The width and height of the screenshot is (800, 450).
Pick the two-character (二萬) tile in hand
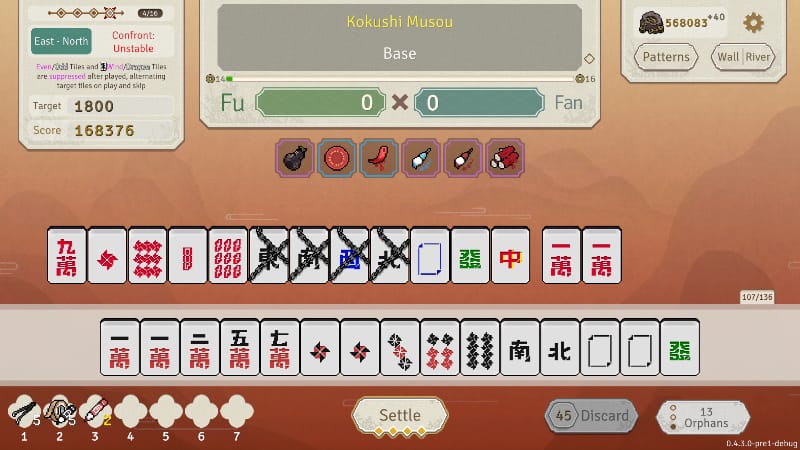[199, 348]
